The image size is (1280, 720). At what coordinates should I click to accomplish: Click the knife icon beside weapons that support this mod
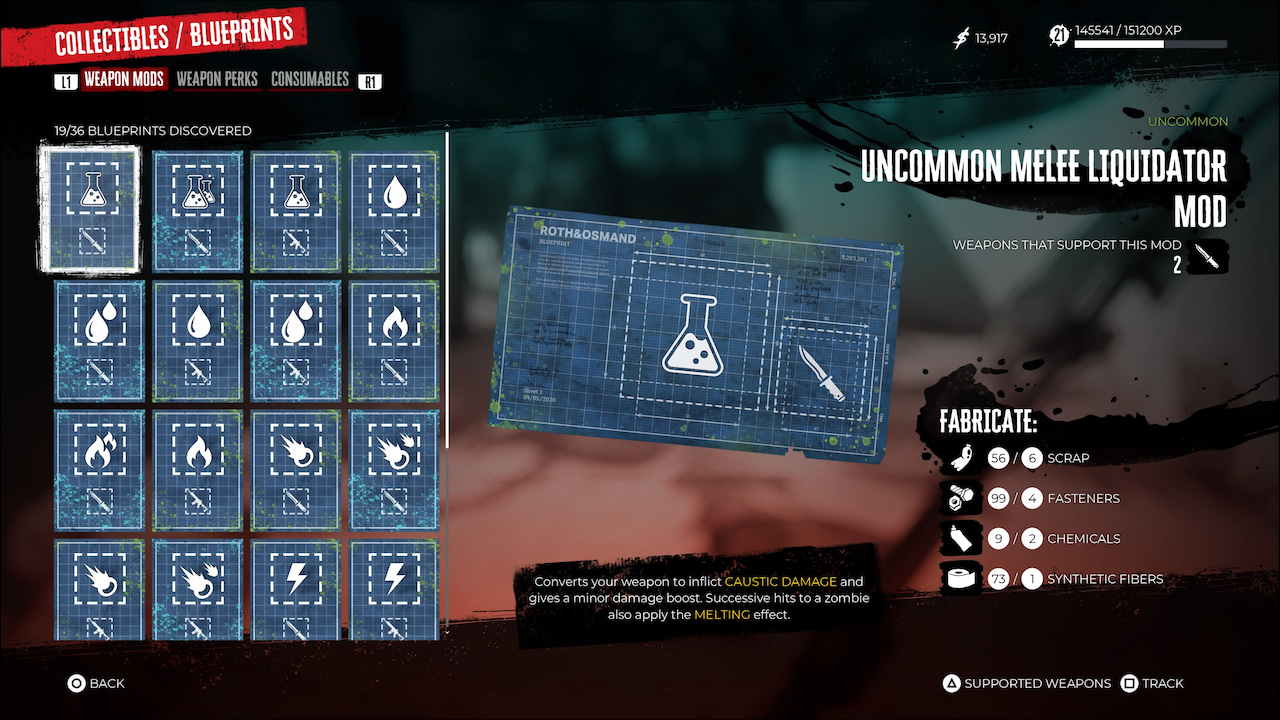[x=1209, y=256]
